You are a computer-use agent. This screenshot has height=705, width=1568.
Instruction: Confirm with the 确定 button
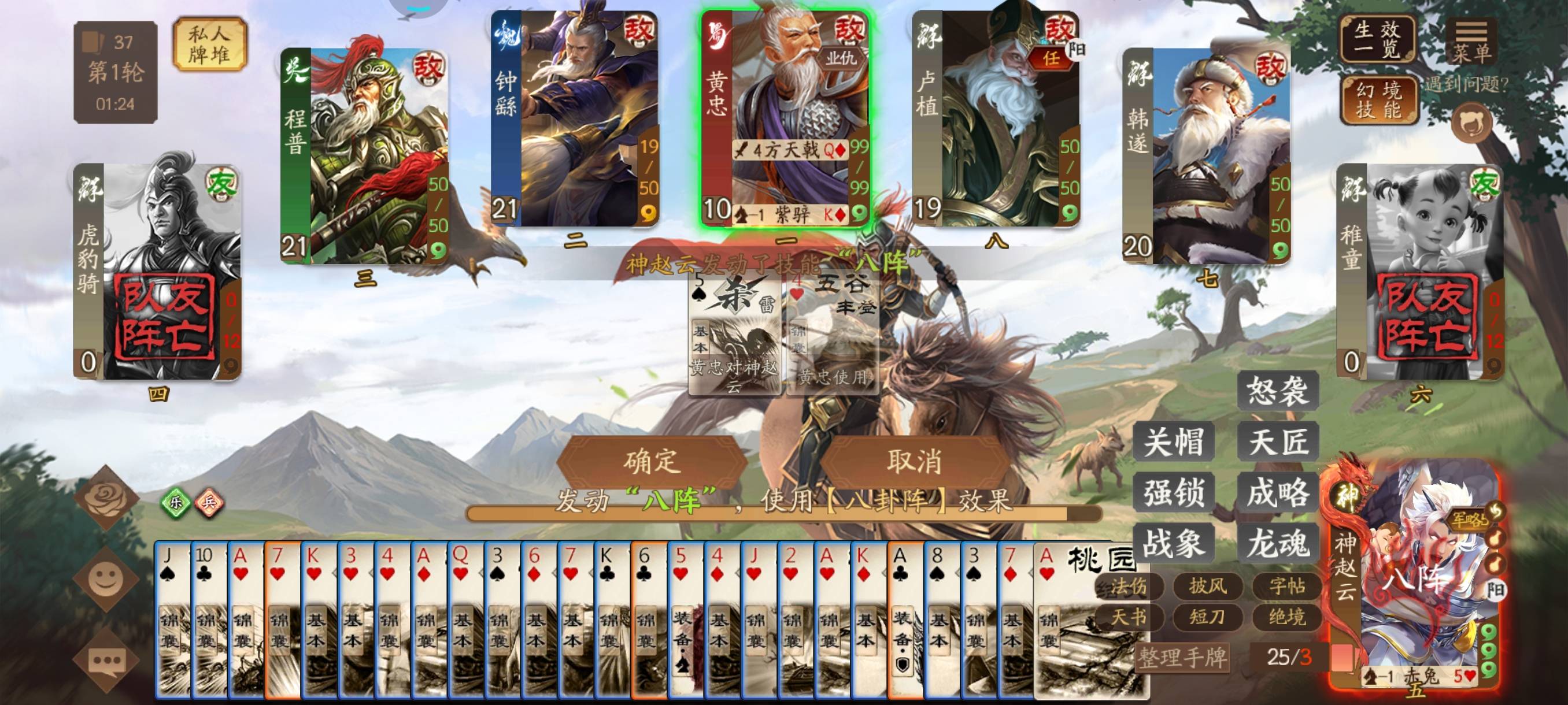pos(651,461)
